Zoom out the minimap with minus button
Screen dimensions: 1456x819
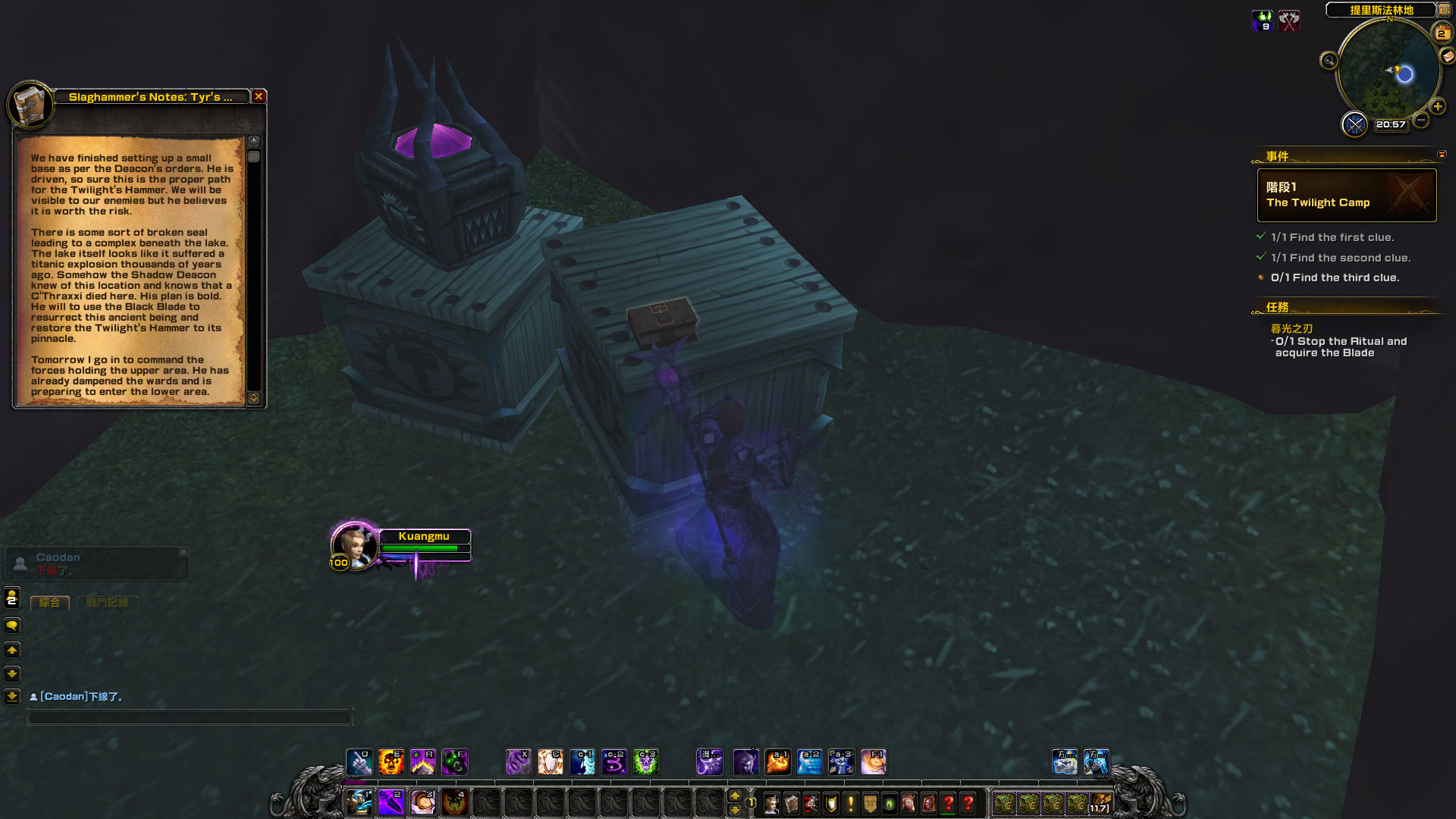click(1421, 120)
